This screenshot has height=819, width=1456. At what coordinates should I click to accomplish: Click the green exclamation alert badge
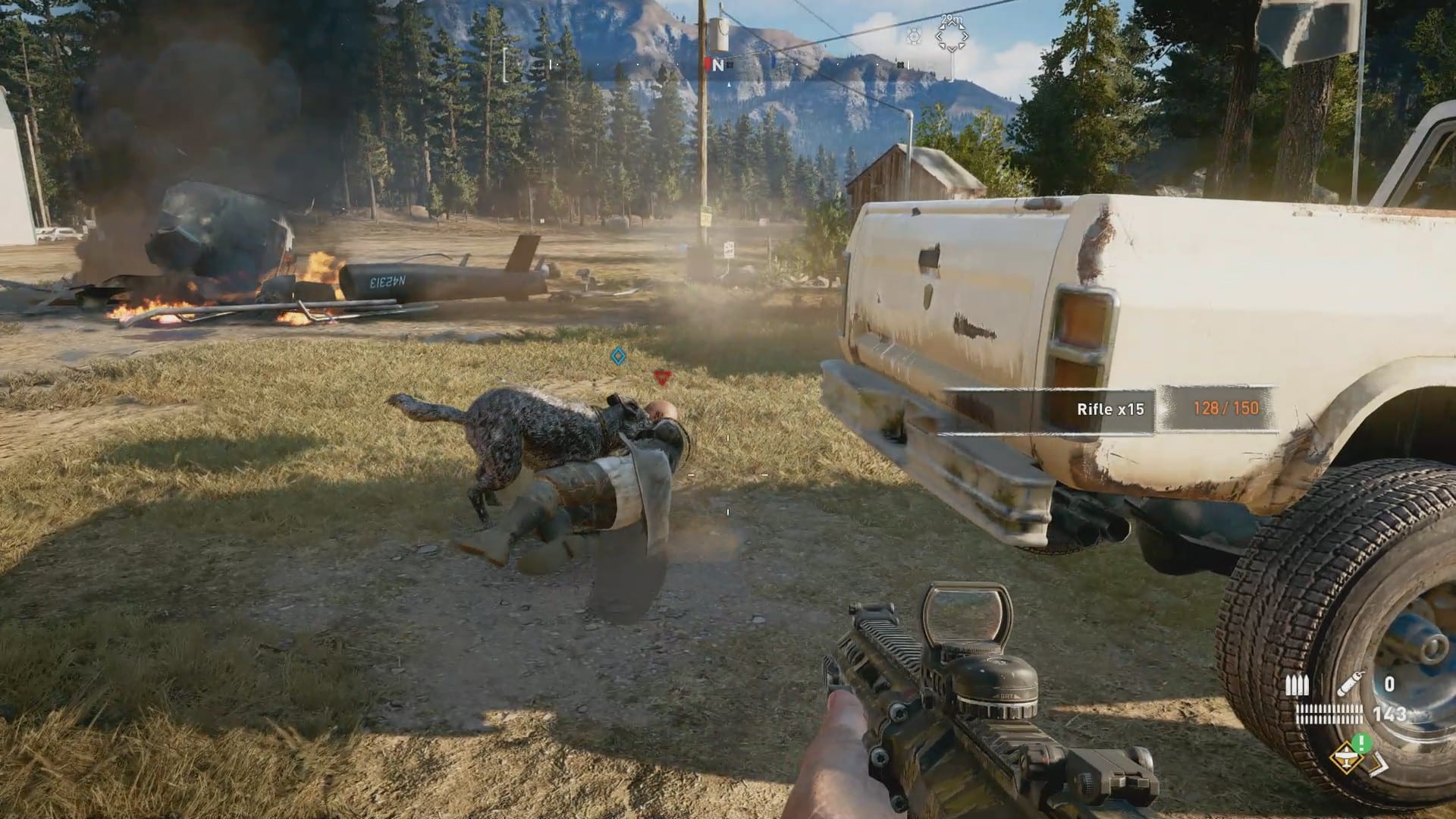1363,742
